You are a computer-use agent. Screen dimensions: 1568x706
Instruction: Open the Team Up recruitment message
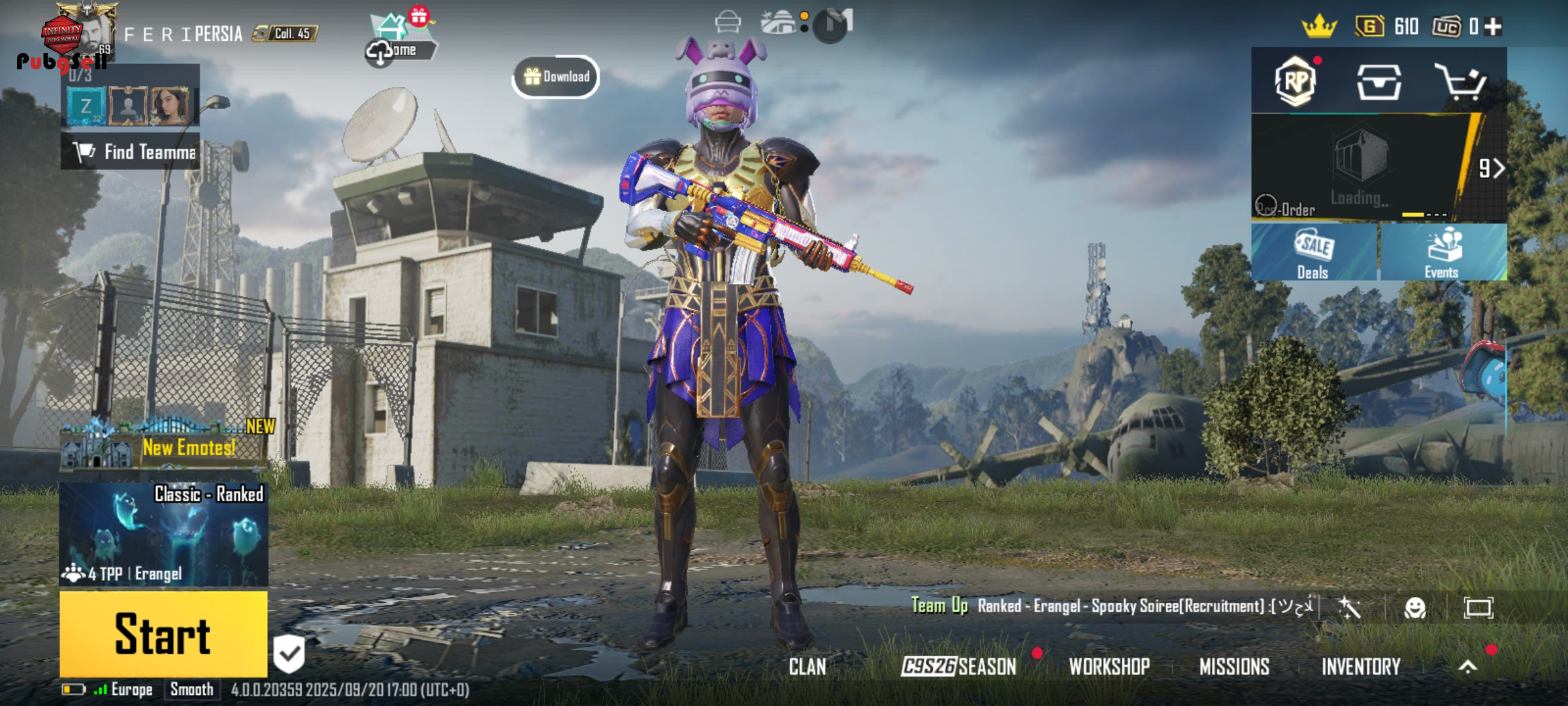[x=1111, y=606]
